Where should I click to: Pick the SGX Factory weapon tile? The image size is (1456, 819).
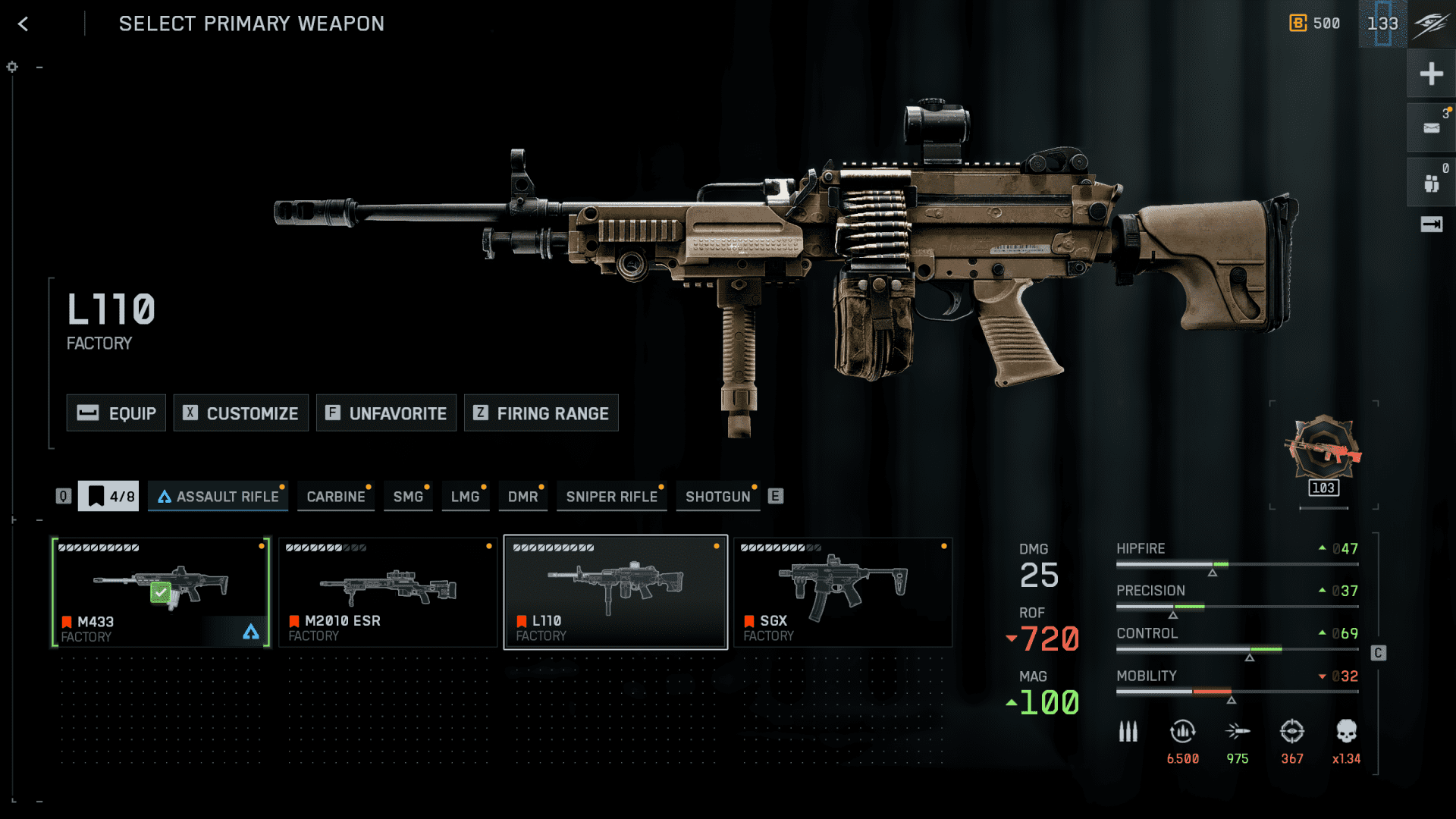843,592
